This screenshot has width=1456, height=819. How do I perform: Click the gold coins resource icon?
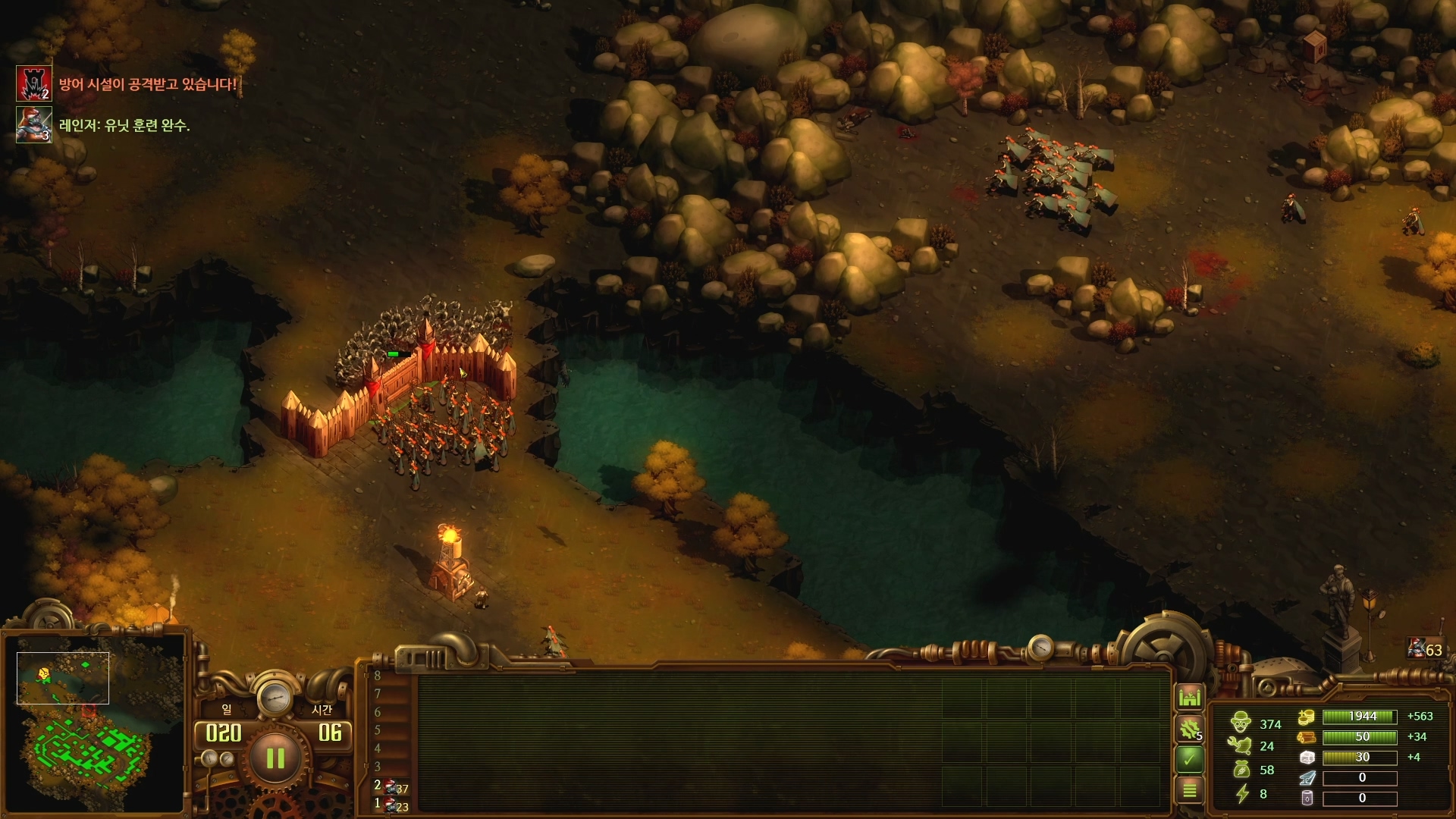coord(1306,717)
